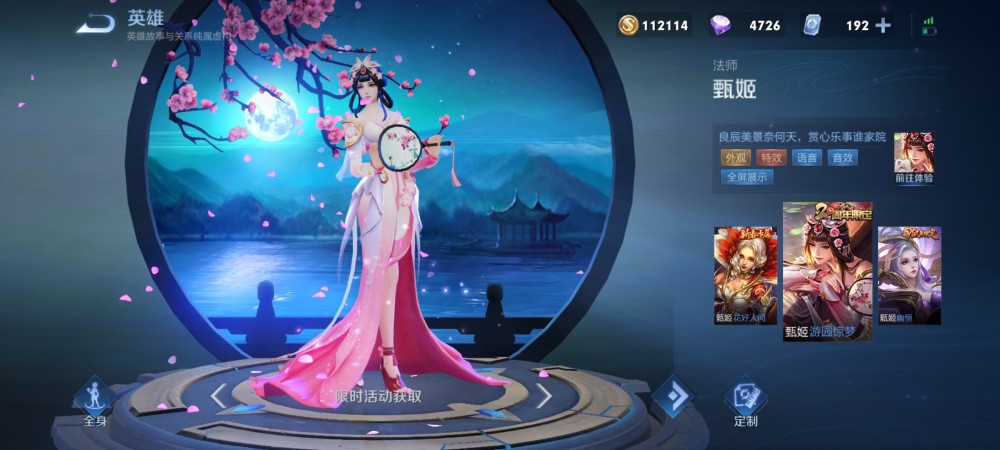Select the 外观 appearance tag
Image resolution: width=1000 pixels, height=450 pixels.
(x=735, y=157)
